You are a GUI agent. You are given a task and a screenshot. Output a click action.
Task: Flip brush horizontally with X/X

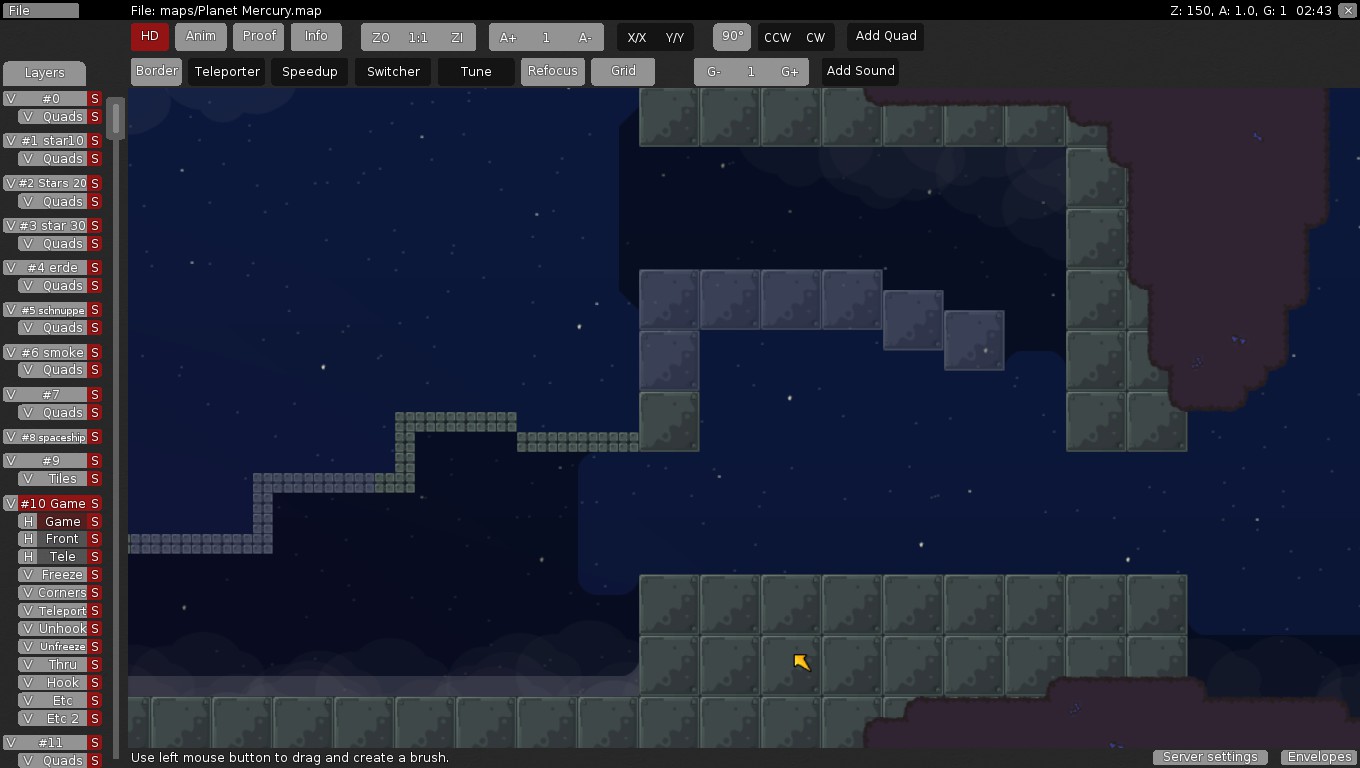pyautogui.click(x=637, y=38)
